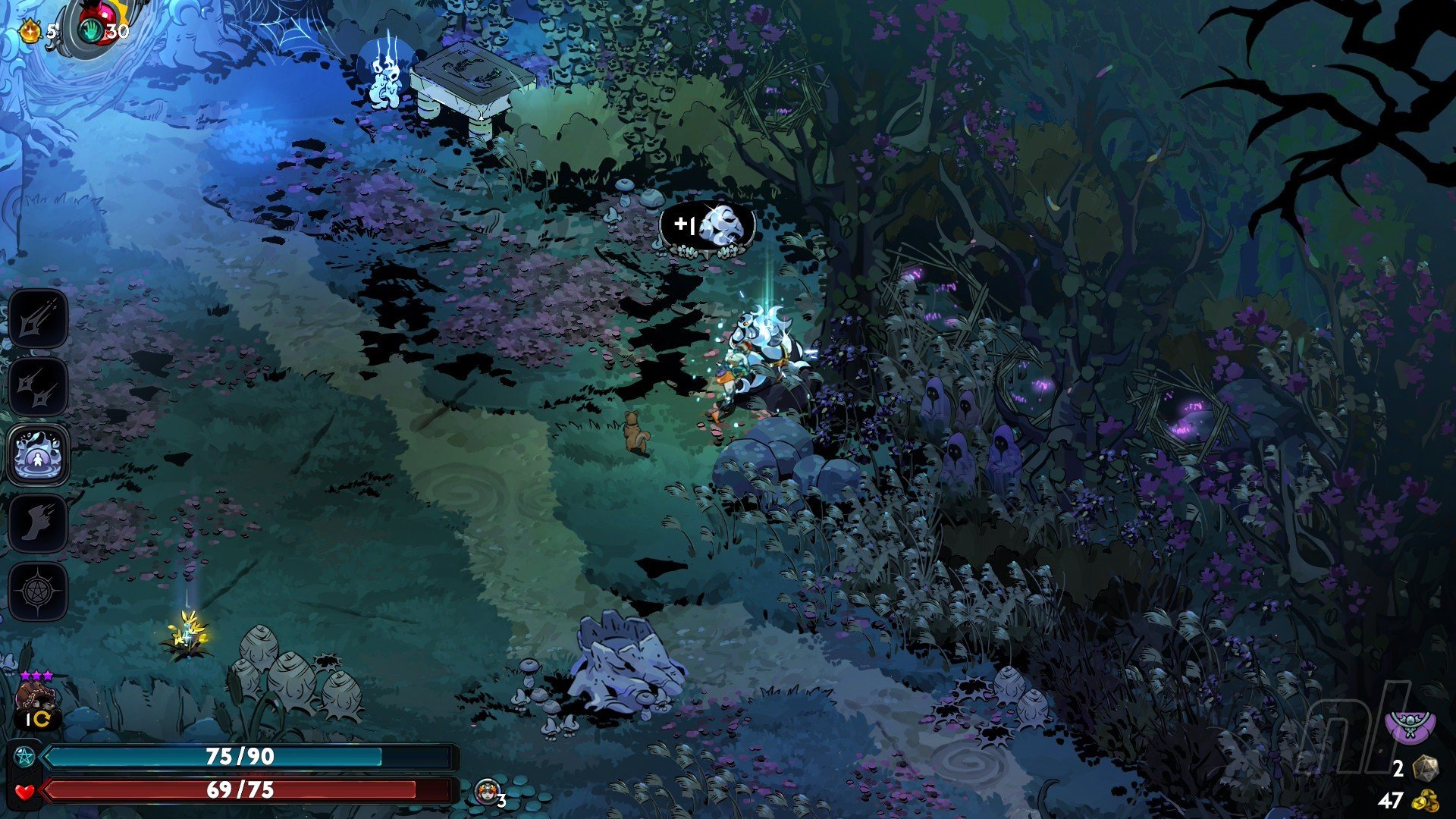Image resolution: width=1456 pixels, height=819 pixels.
Task: Click the gold coins icon
Action: coord(1426,801)
